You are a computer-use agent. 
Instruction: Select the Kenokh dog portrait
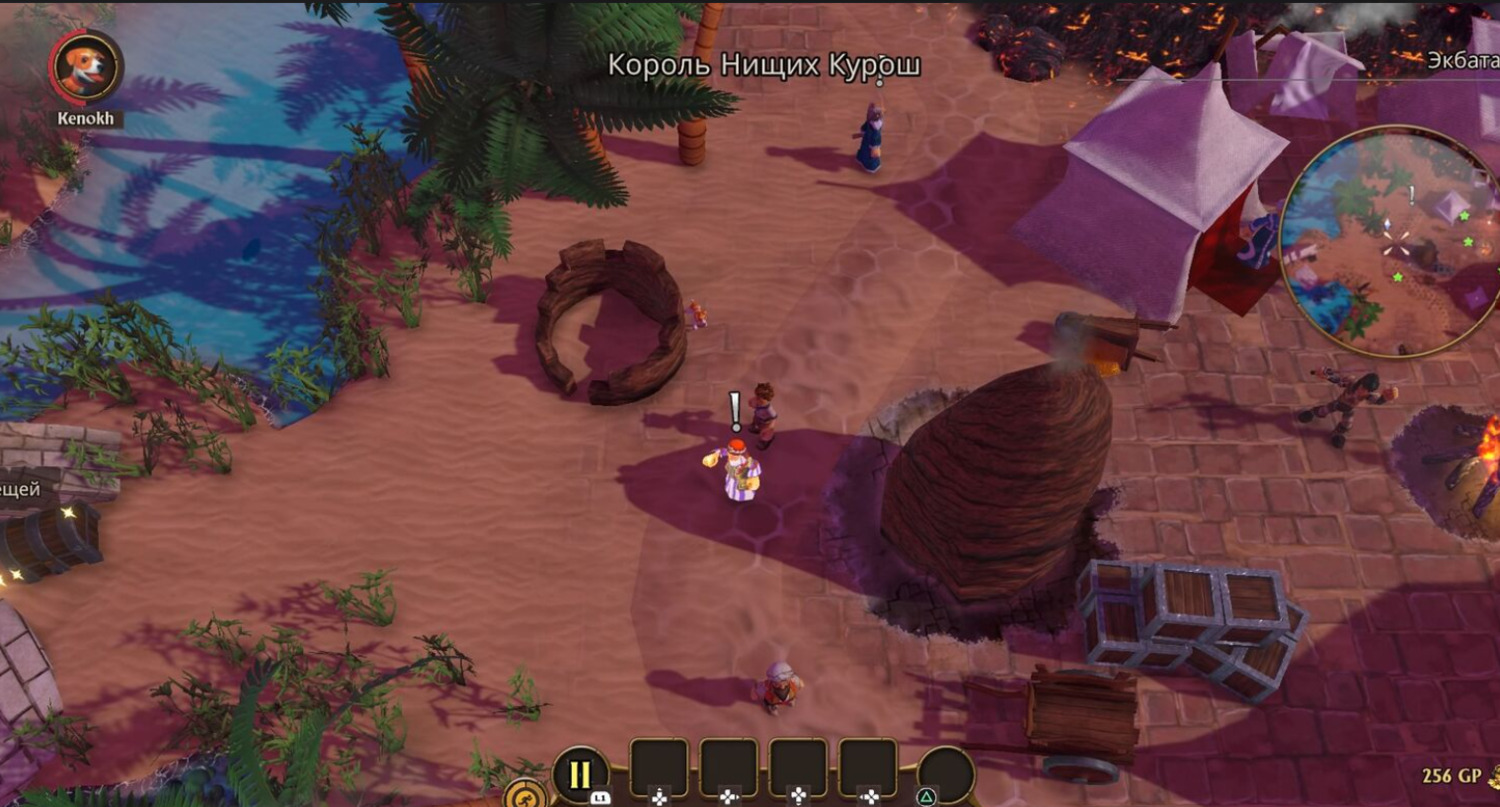pos(86,68)
